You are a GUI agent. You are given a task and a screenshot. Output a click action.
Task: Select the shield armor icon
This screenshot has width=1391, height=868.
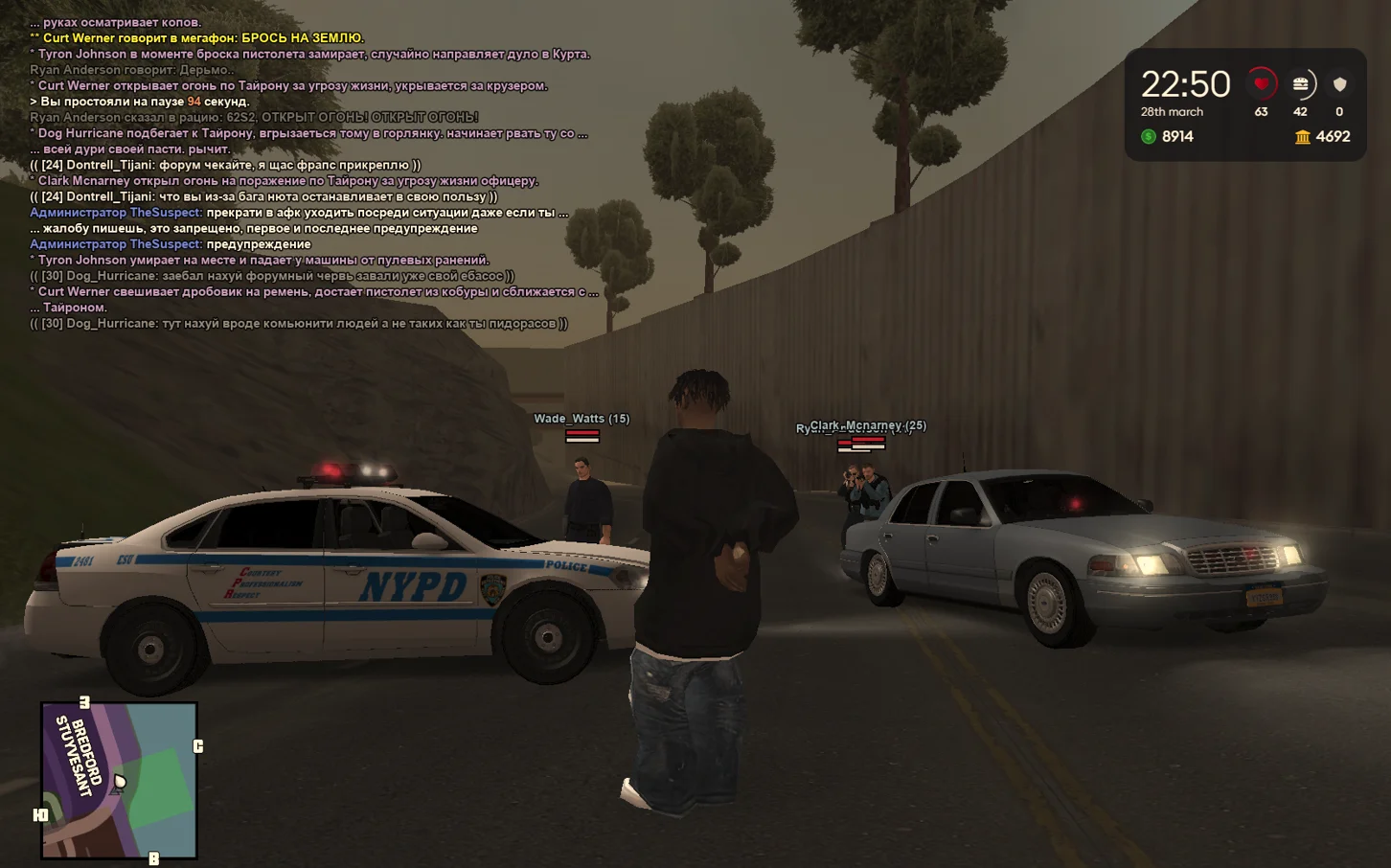(1339, 84)
